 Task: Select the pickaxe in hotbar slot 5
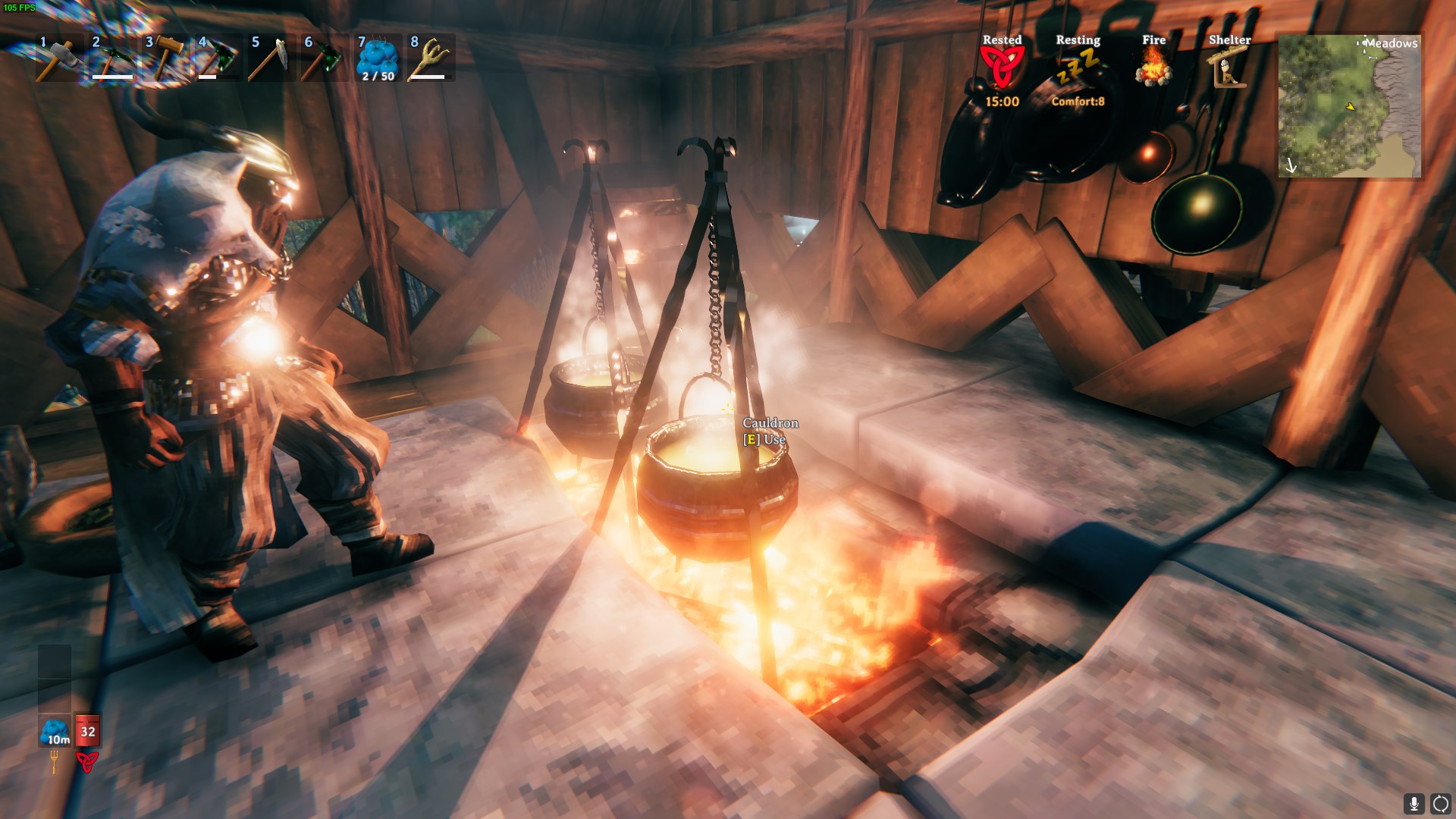271,58
